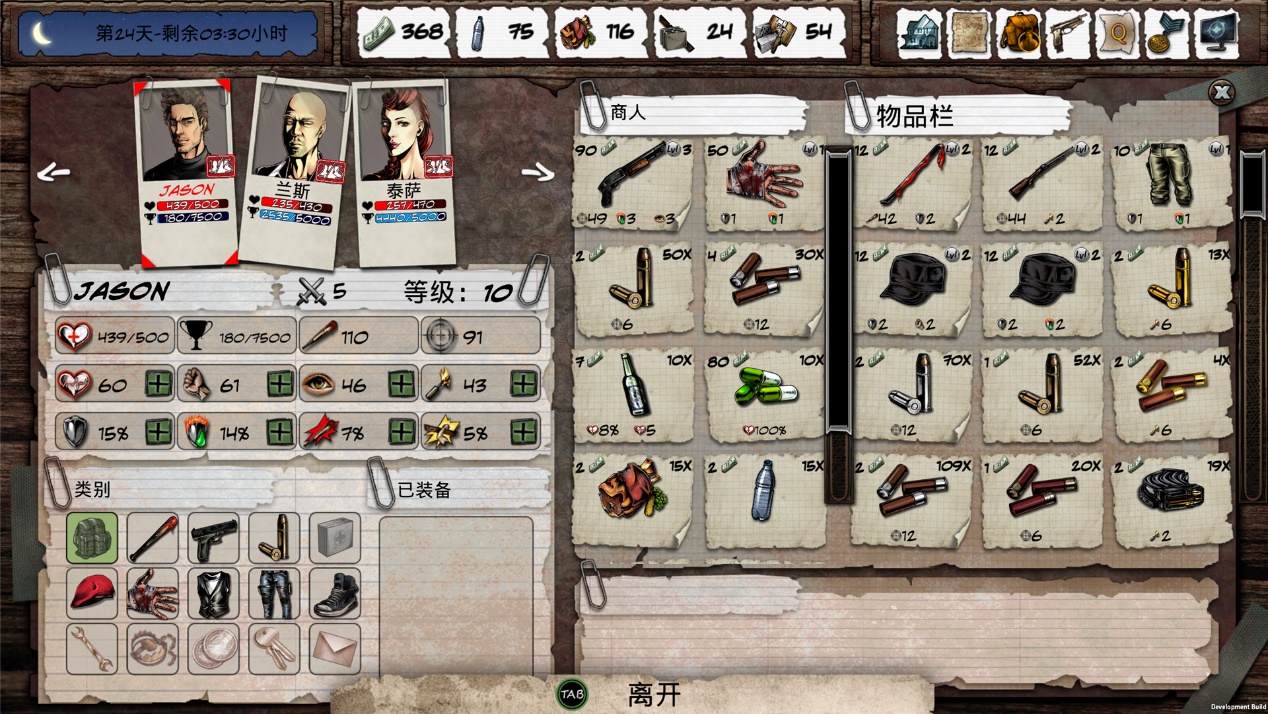Go to the previous character with left arrow
1268x714 pixels.
click(54, 173)
